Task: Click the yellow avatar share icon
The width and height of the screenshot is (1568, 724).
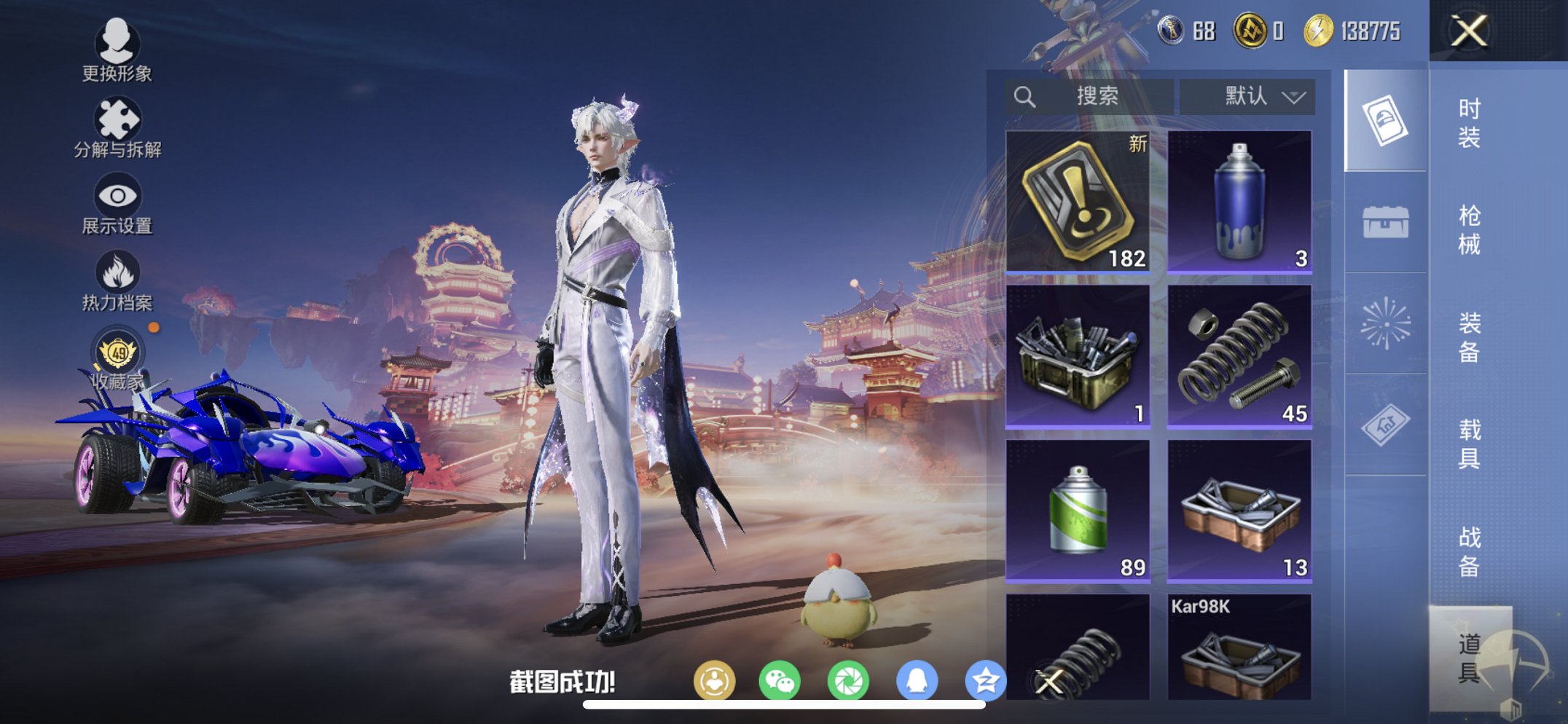Action: [717, 679]
